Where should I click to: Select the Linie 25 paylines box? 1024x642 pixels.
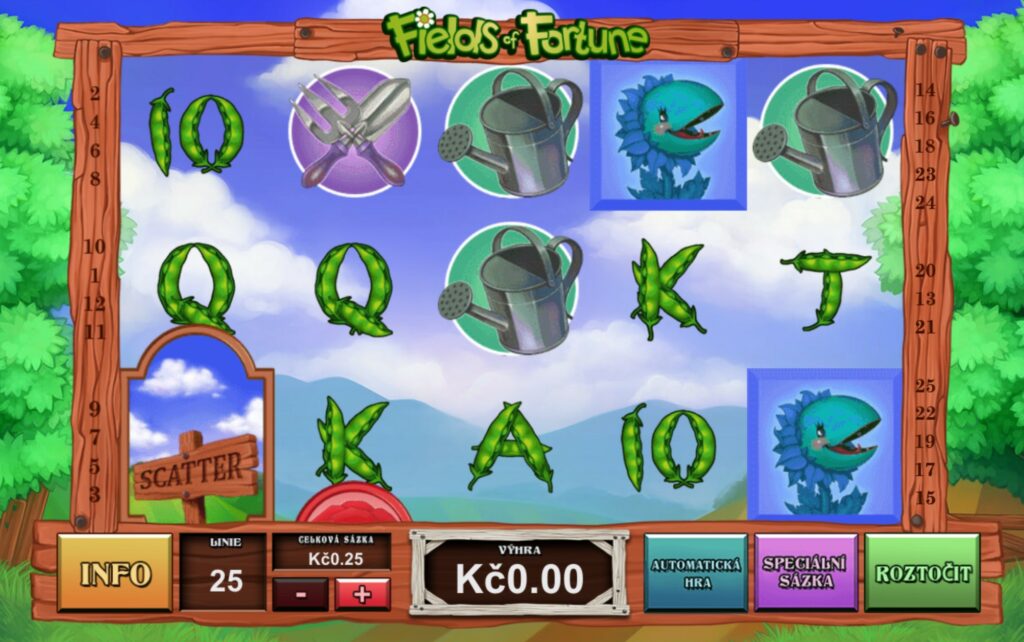[224, 573]
